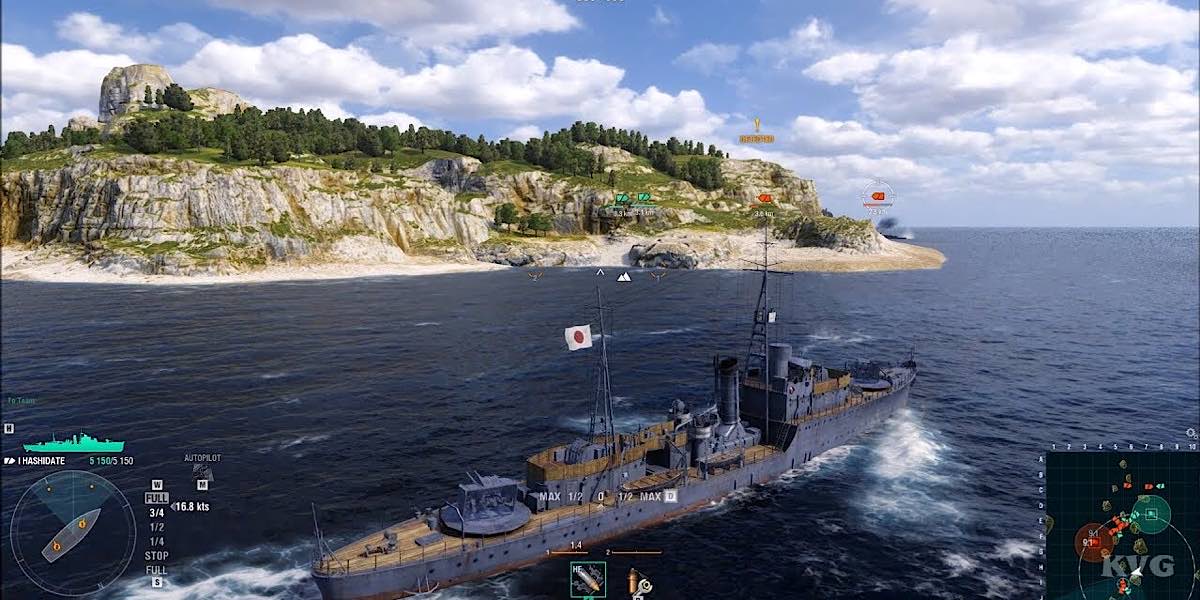Select highlighted FULL ahead on engine telegraph
The height and width of the screenshot is (600, 1200).
click(x=157, y=498)
